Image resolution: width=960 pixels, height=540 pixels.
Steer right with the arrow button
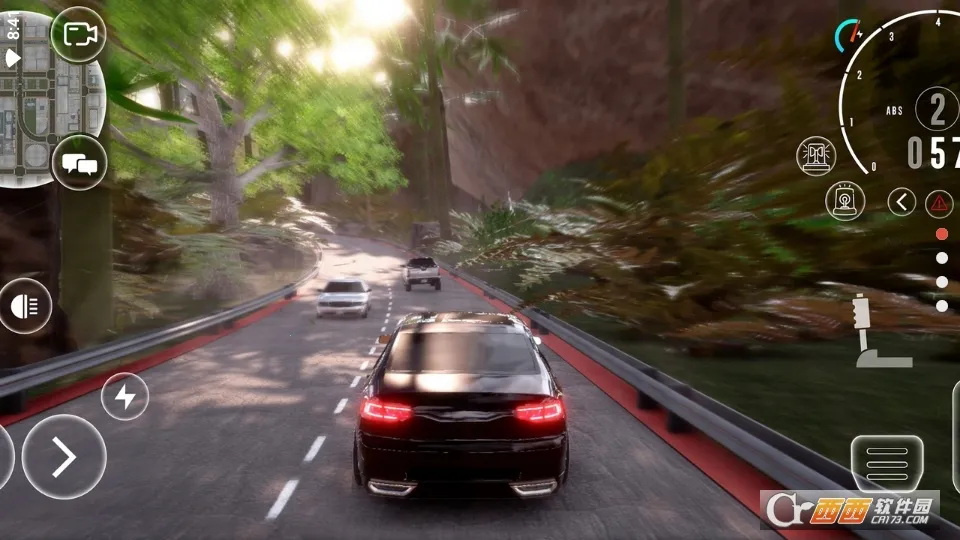(x=64, y=457)
